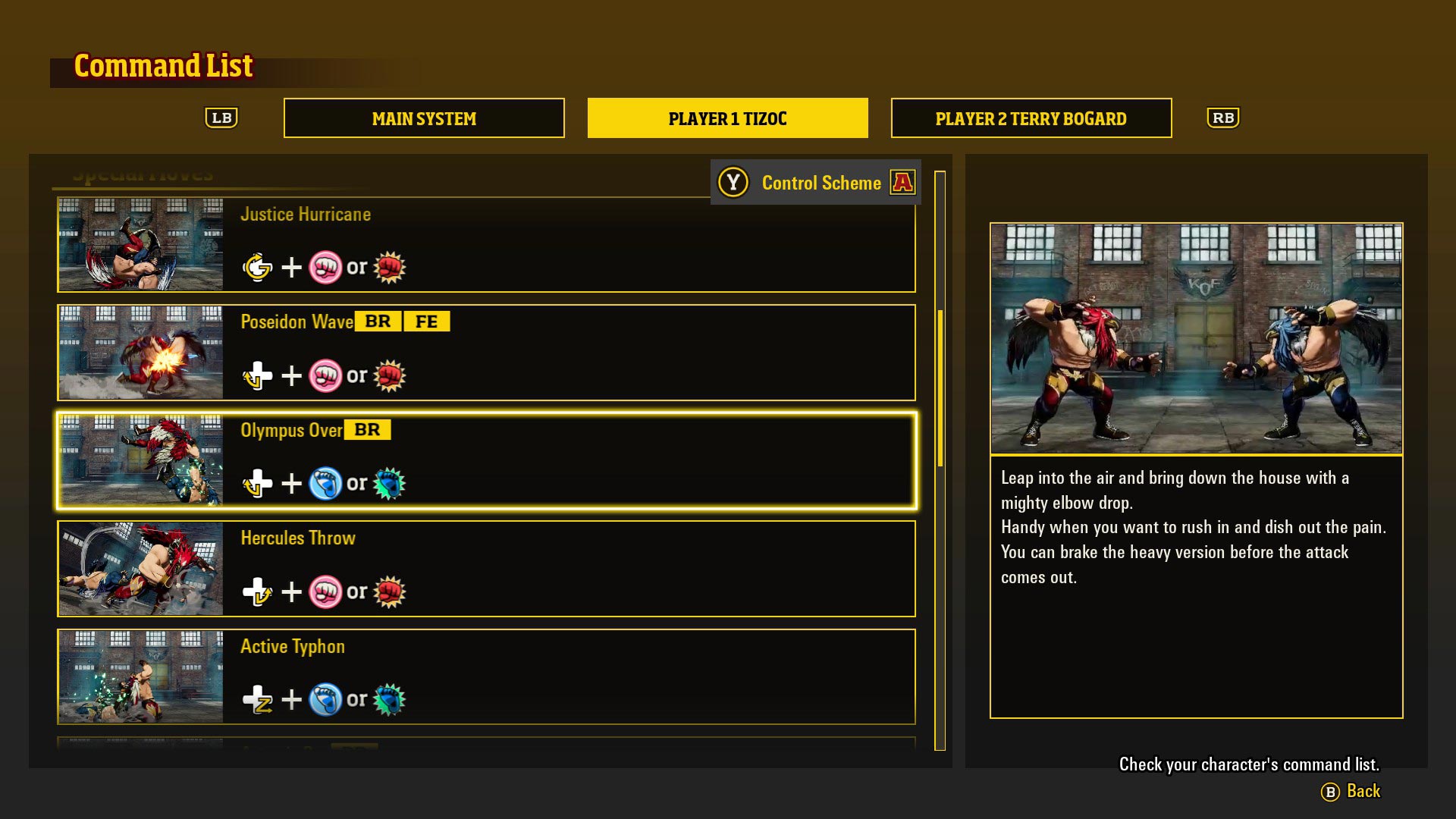Click the RB shoulder button icon
The image size is (1456, 819).
pos(1222,118)
